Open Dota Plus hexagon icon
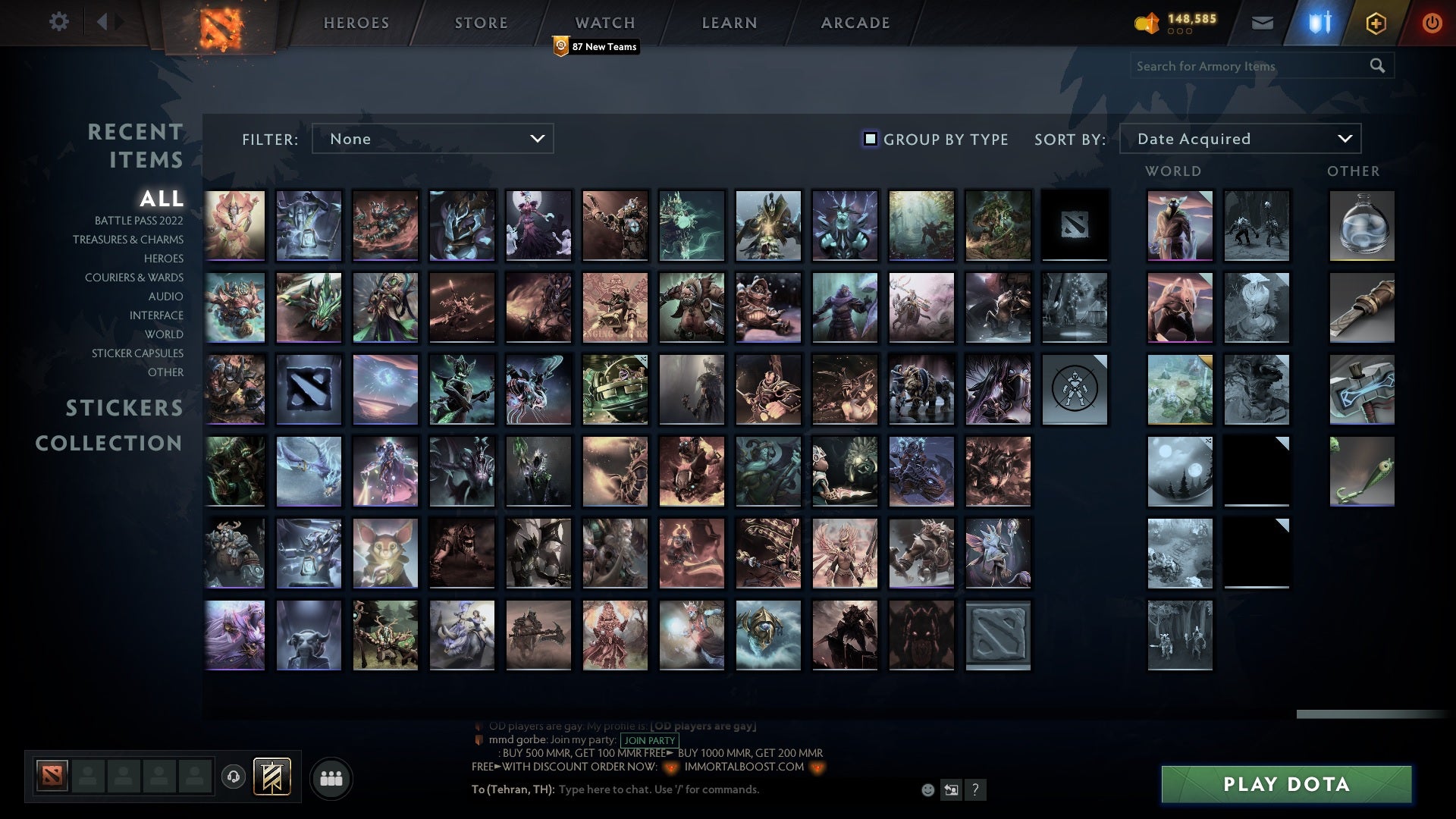 (x=1376, y=22)
